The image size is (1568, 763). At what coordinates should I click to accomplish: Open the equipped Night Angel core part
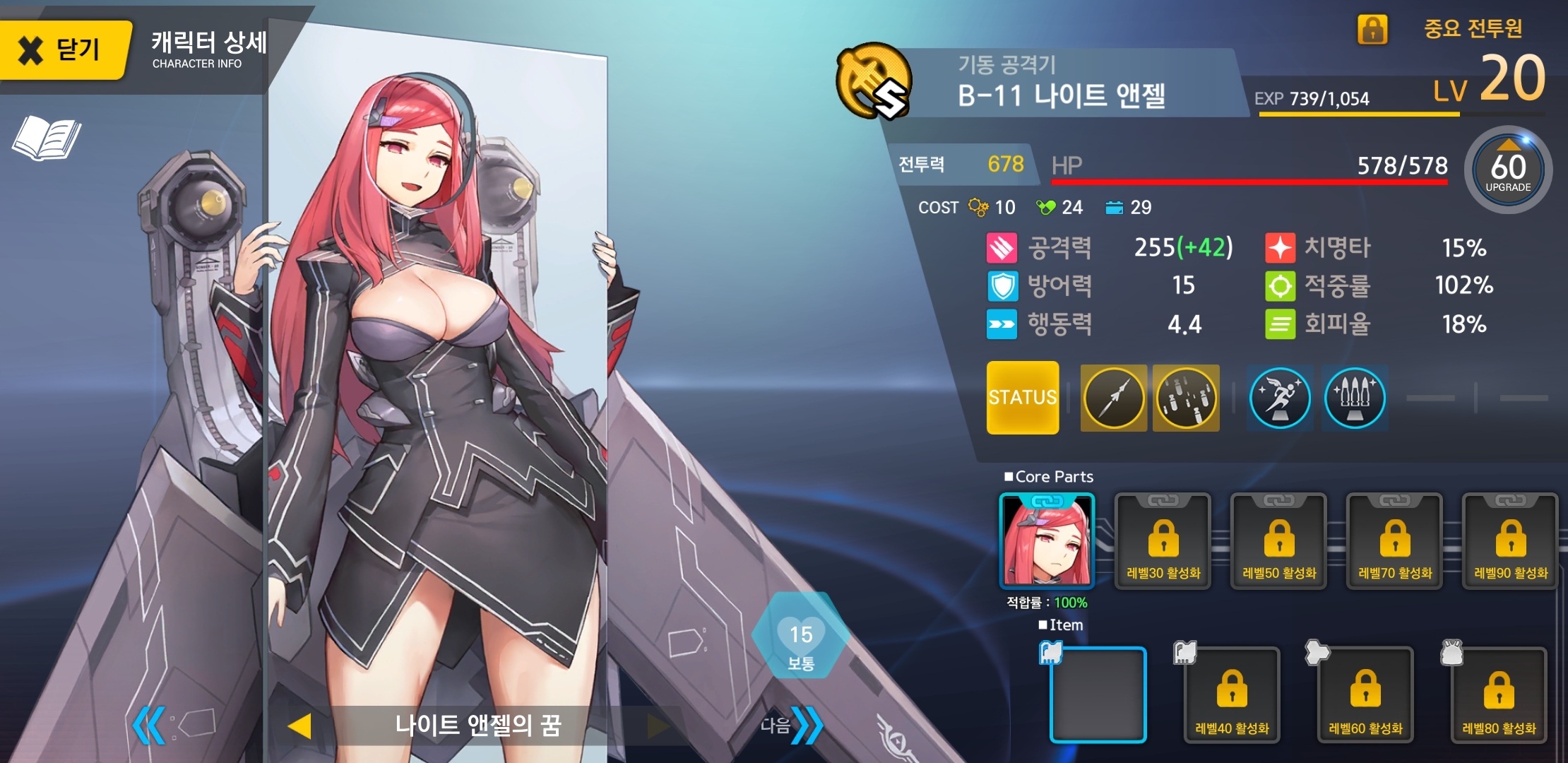[x=1047, y=541]
